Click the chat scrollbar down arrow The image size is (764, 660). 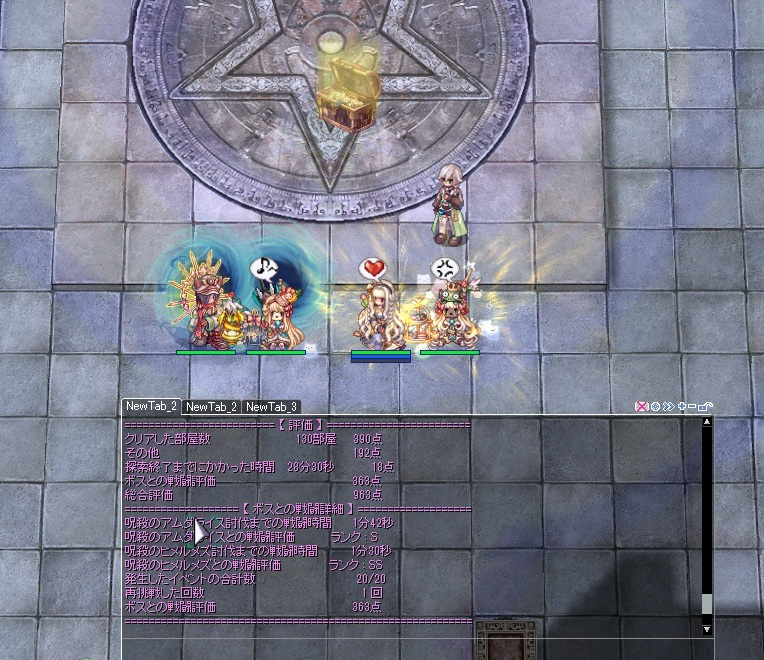707,629
